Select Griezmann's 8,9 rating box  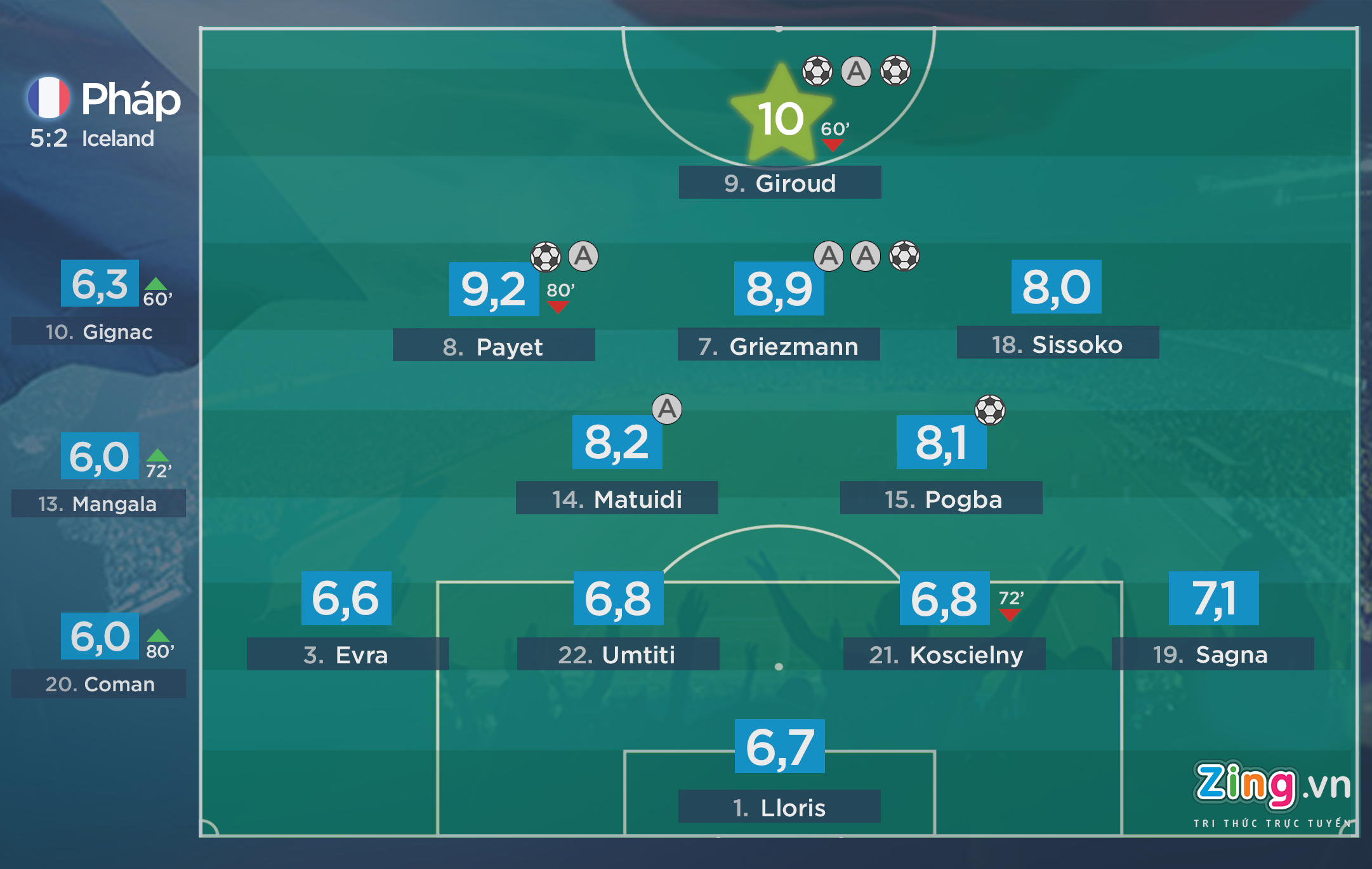(779, 289)
